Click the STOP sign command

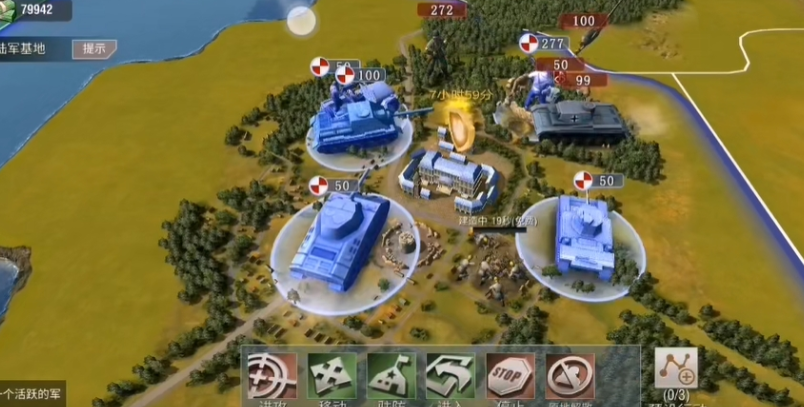(x=511, y=376)
